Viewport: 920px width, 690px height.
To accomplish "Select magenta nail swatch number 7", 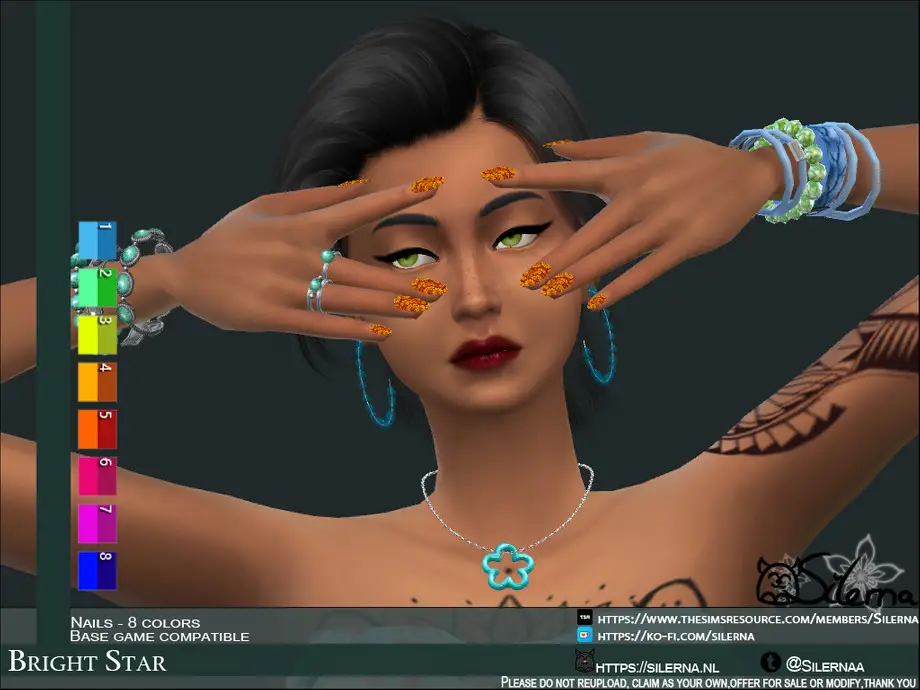I will (x=97, y=522).
